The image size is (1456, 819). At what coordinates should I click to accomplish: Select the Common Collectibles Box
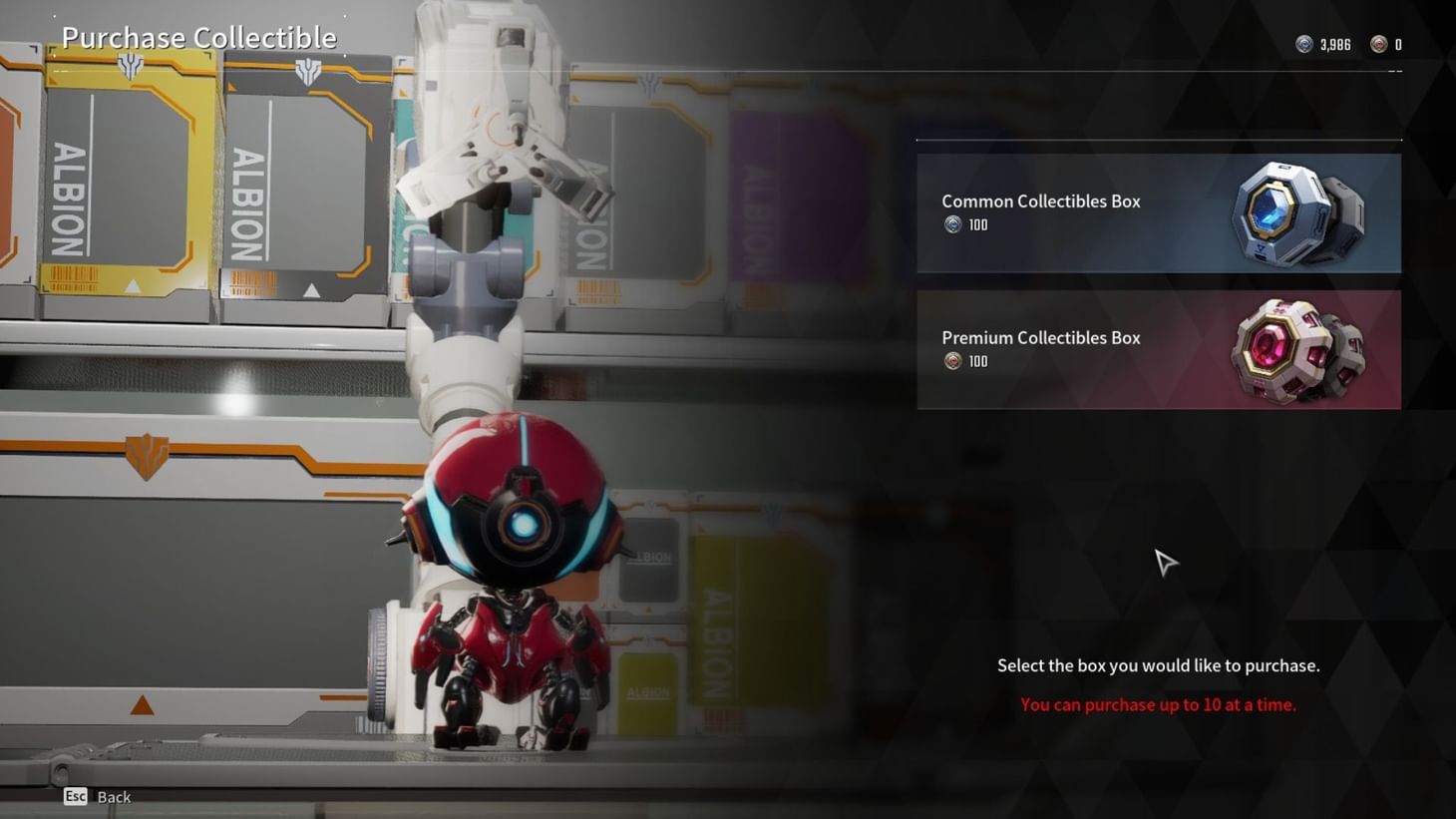point(1157,212)
